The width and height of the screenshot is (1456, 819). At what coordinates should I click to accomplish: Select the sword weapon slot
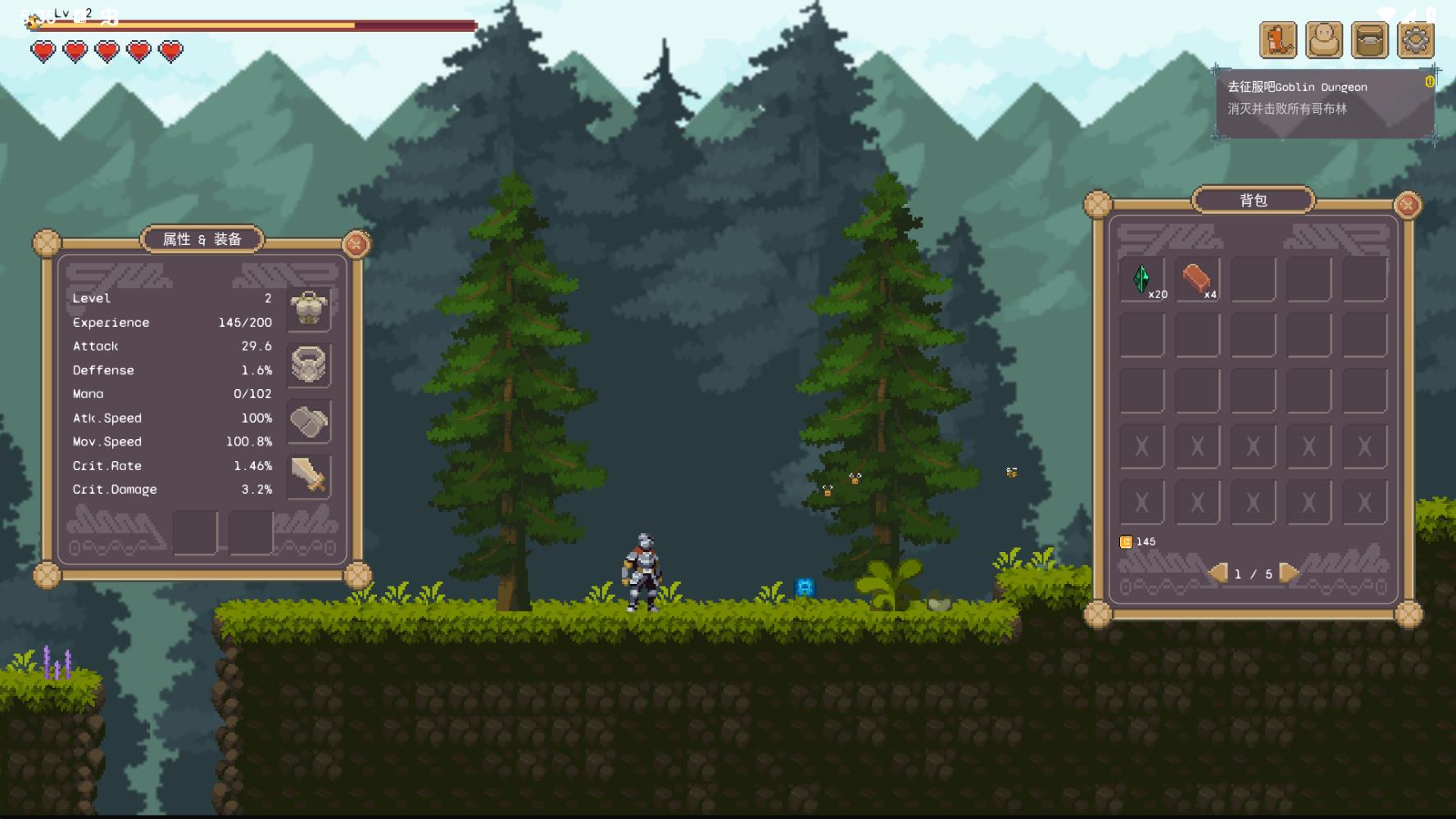pyautogui.click(x=309, y=476)
